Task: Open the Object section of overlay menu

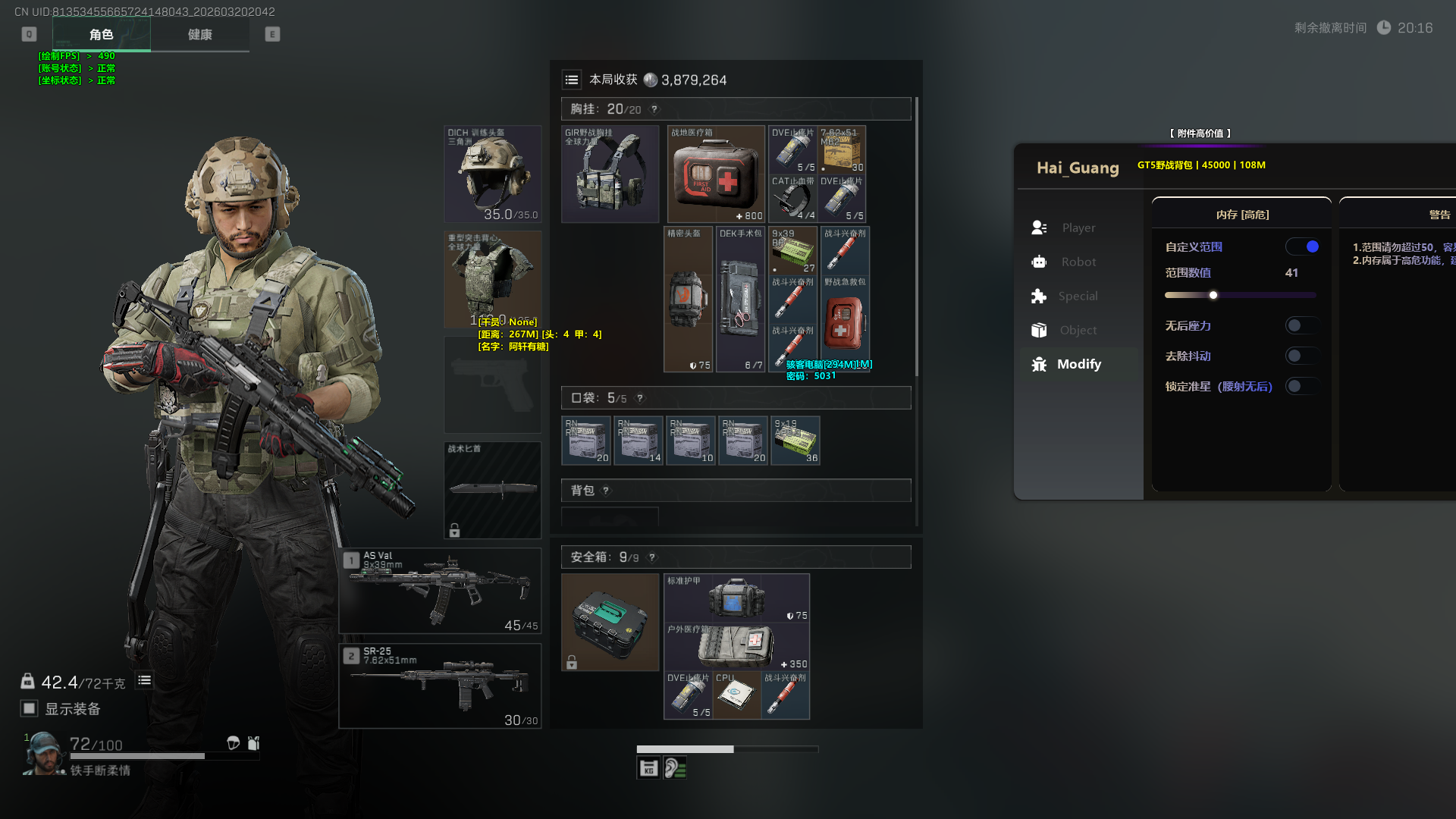Action: point(1078,330)
